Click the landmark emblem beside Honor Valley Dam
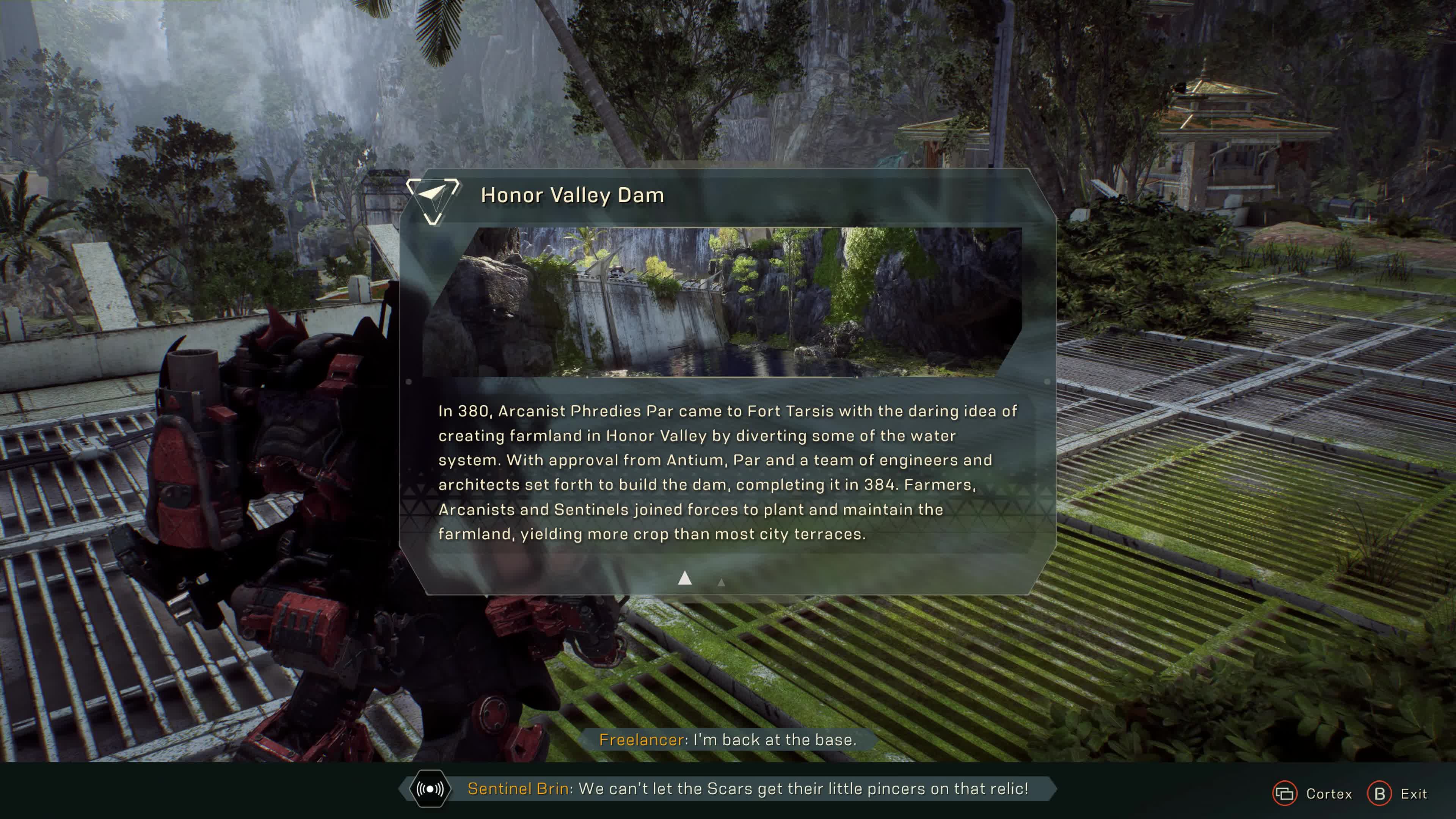 (x=433, y=199)
